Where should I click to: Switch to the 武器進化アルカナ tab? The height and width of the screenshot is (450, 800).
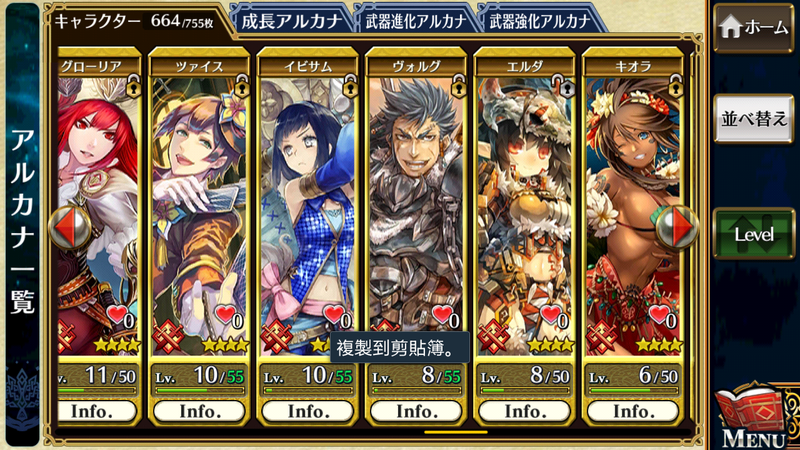point(415,19)
